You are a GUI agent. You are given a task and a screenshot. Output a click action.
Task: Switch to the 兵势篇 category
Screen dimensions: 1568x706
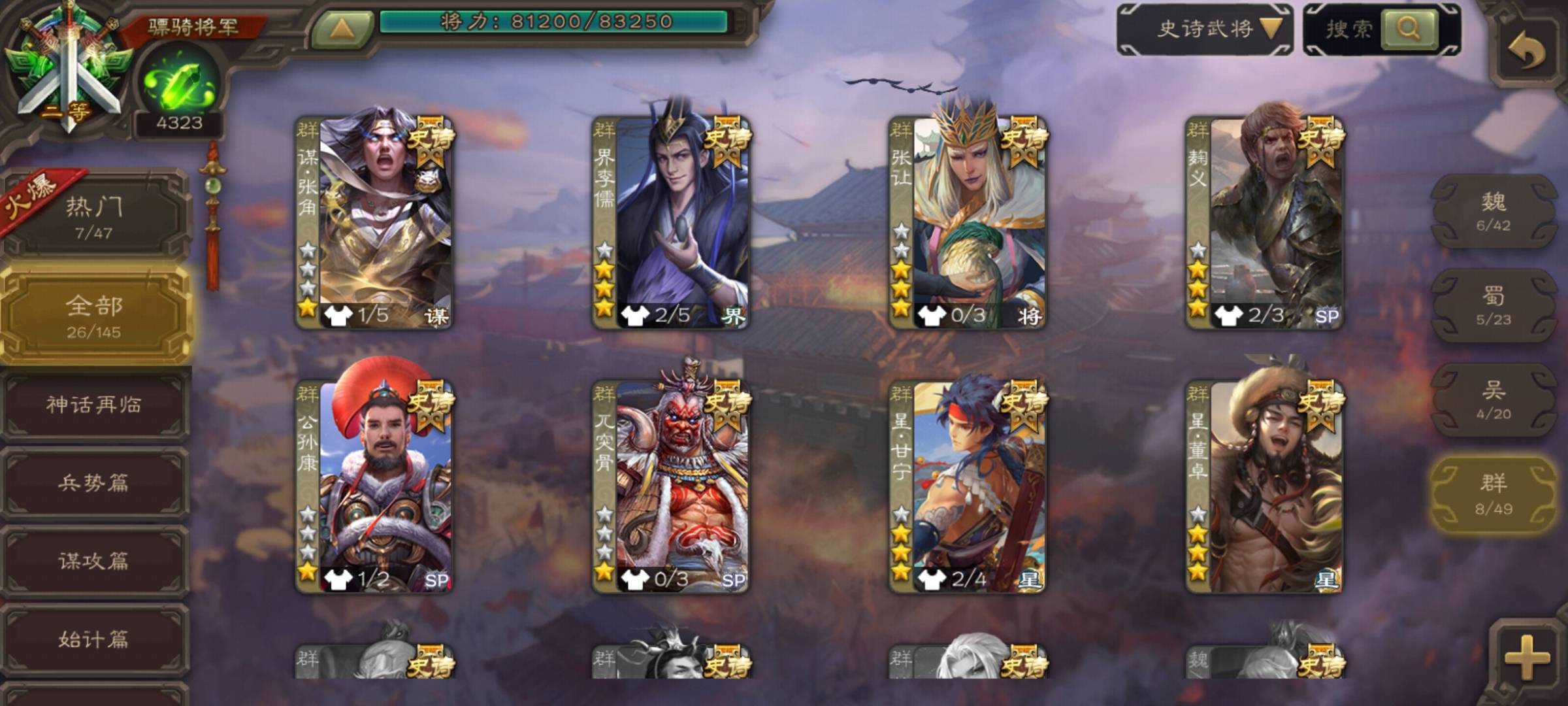(94, 483)
